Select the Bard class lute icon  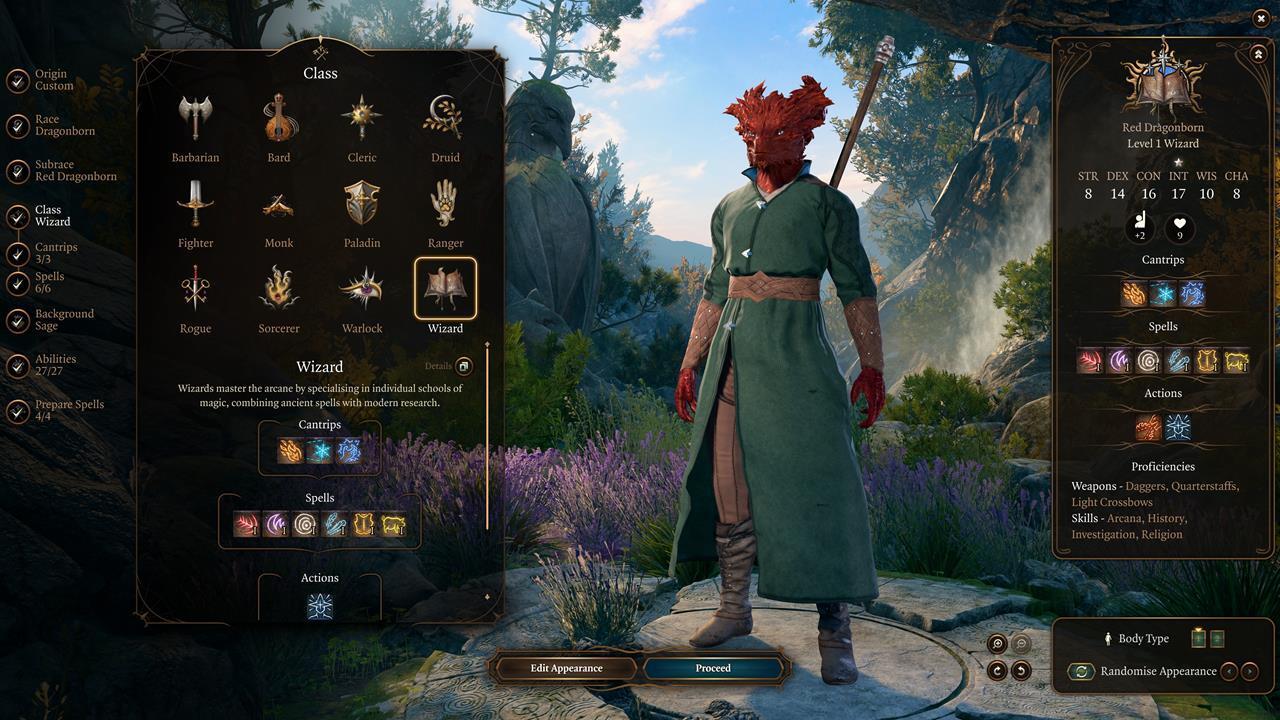(x=278, y=117)
